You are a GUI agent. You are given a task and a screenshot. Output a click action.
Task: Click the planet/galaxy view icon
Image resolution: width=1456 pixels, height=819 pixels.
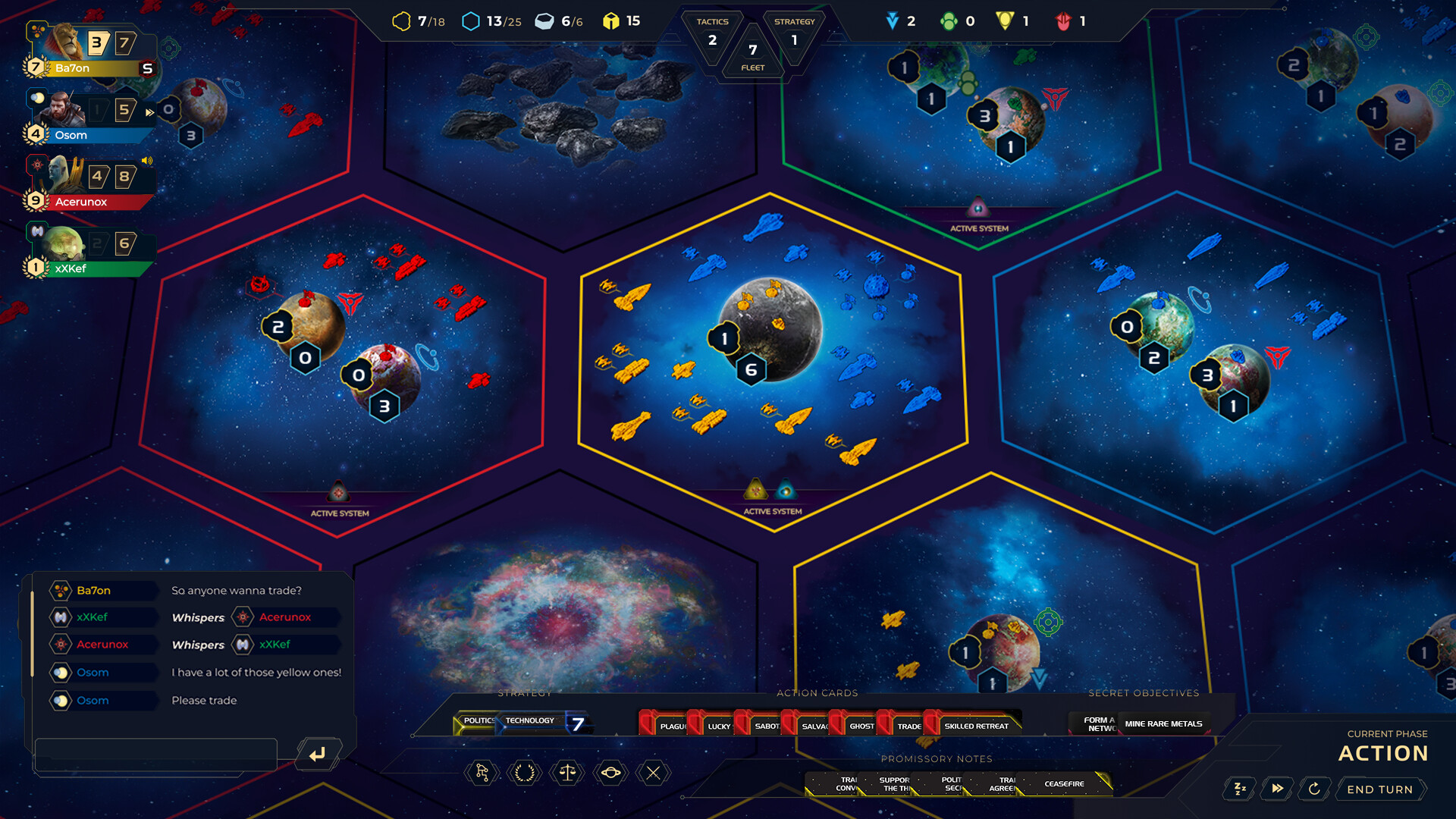coord(610,773)
